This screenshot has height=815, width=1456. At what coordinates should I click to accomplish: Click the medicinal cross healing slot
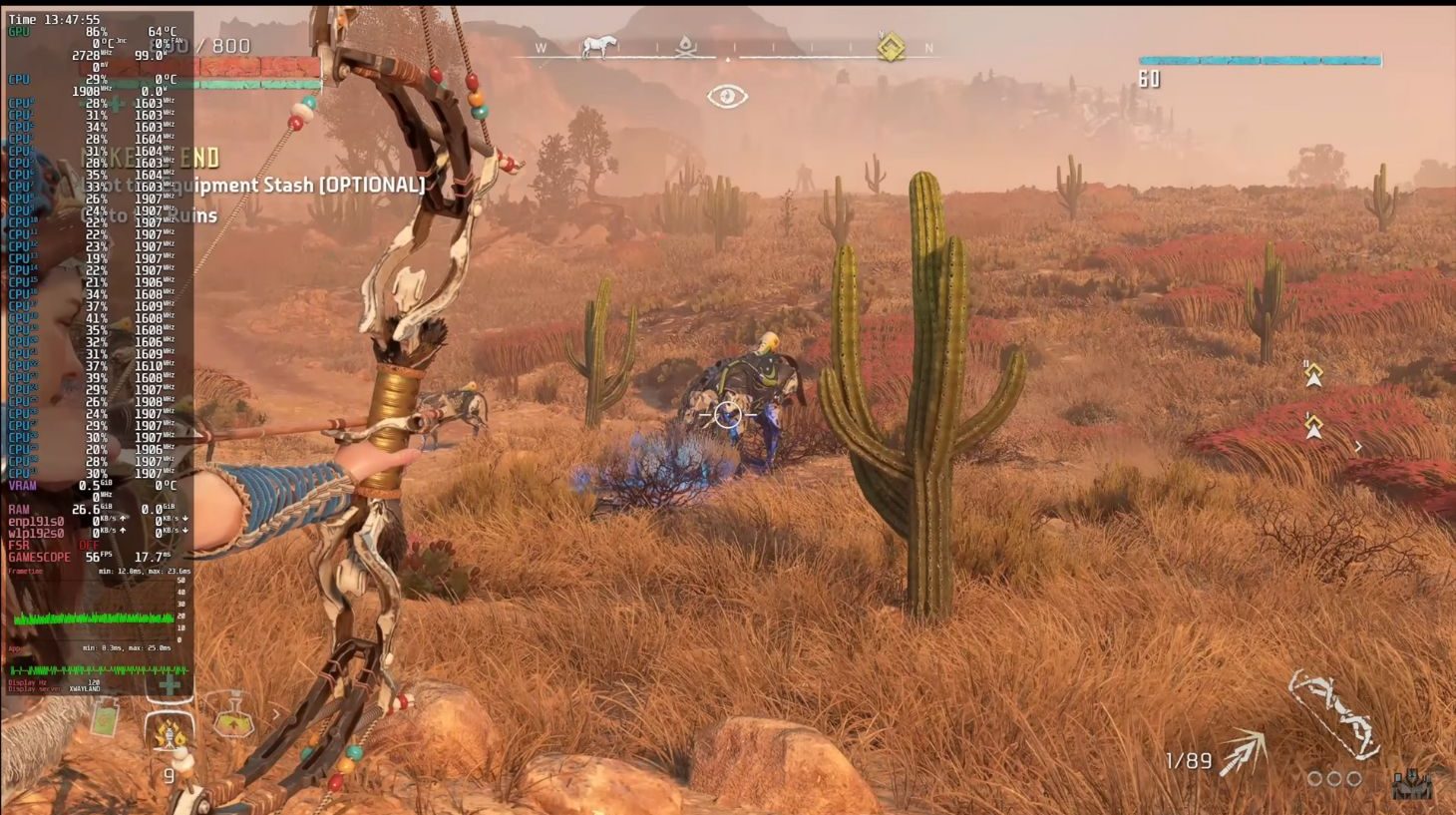(x=170, y=685)
